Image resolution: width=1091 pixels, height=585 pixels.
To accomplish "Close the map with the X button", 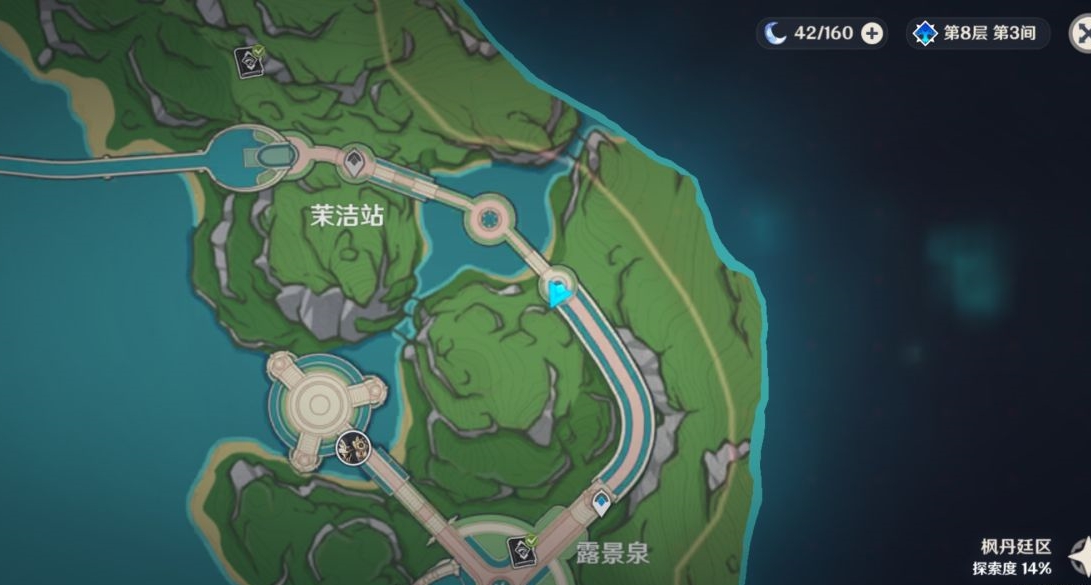I will coord(1081,33).
